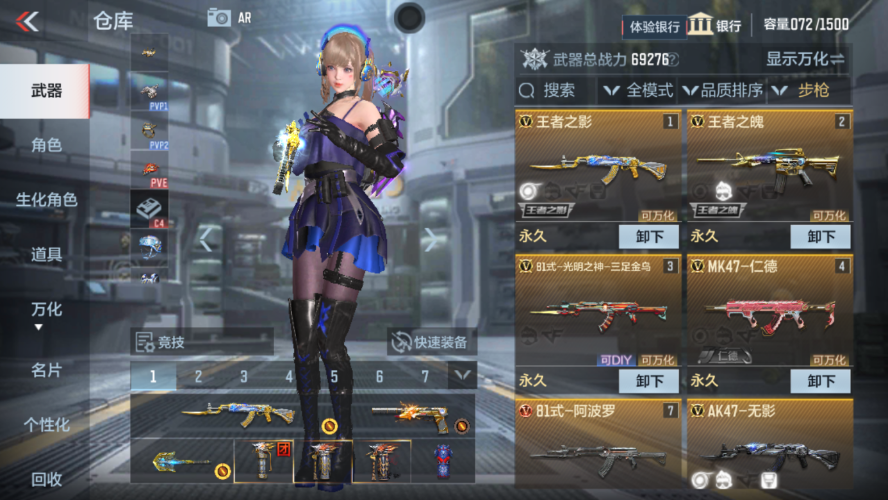Open the 品质排序 sort dropdown
This screenshot has height=500, width=888.
click(722, 91)
